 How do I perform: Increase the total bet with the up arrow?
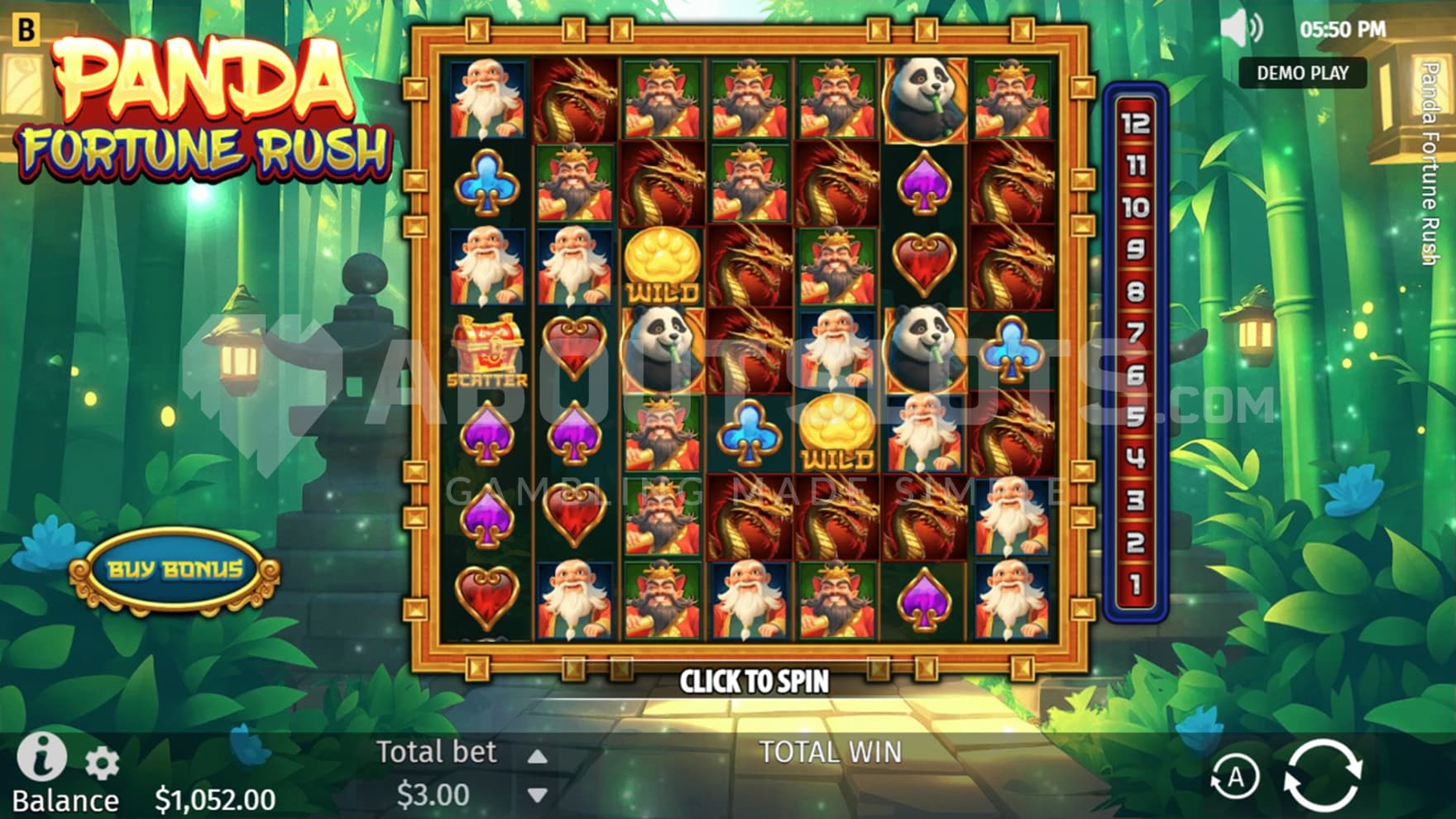(x=538, y=756)
